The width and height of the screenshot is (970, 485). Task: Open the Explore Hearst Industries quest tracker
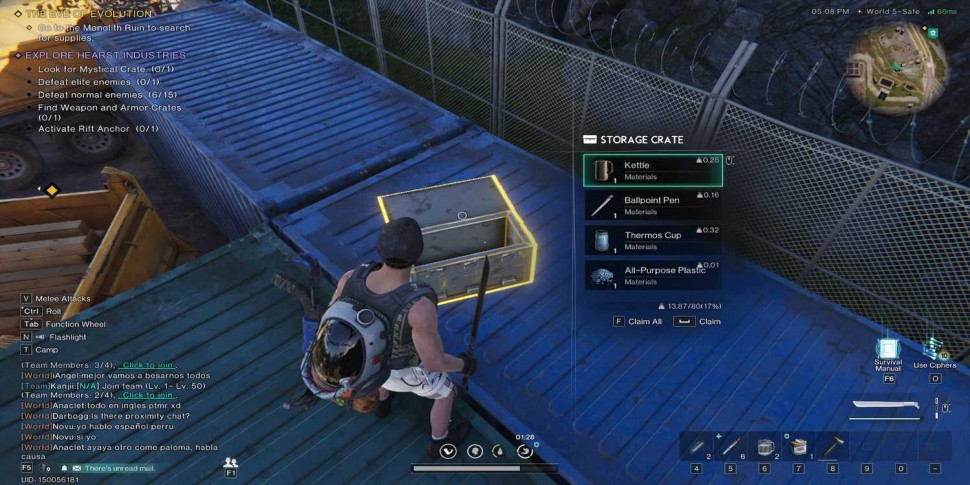[105, 55]
